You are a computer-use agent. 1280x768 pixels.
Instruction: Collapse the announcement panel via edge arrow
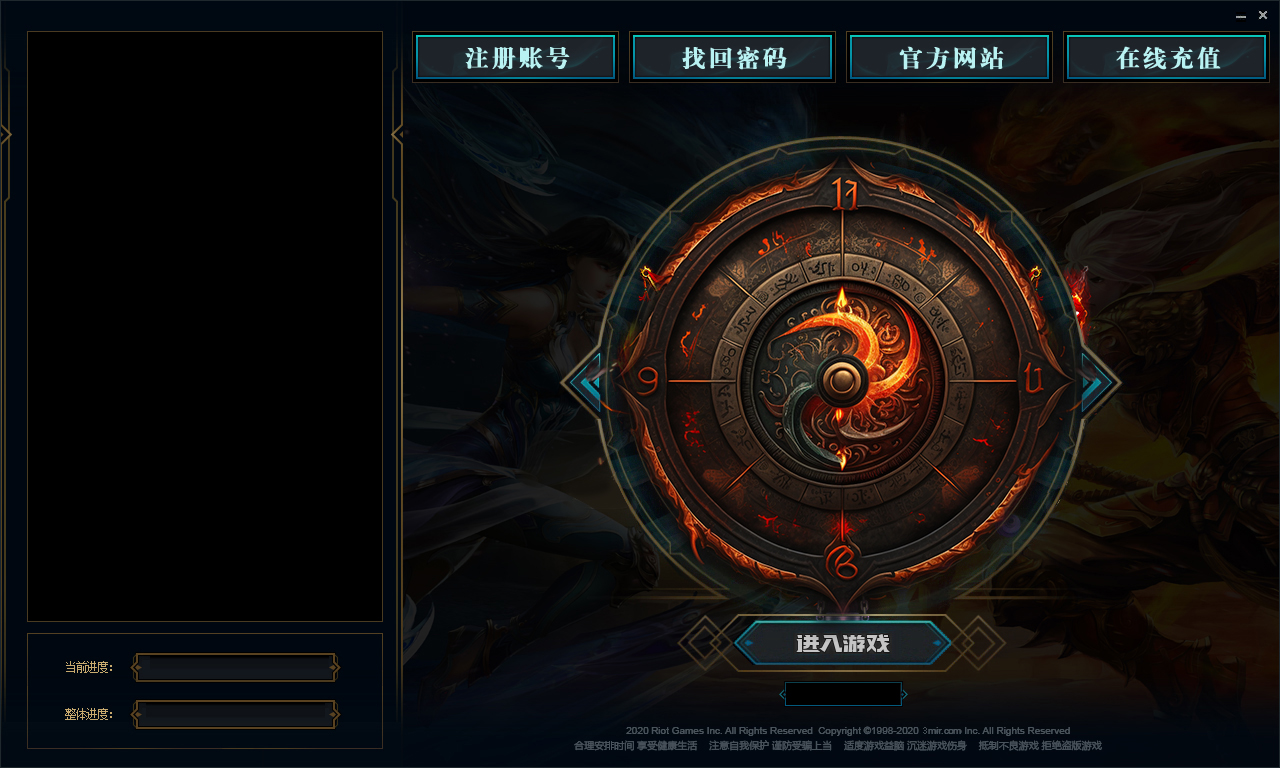(x=4, y=135)
